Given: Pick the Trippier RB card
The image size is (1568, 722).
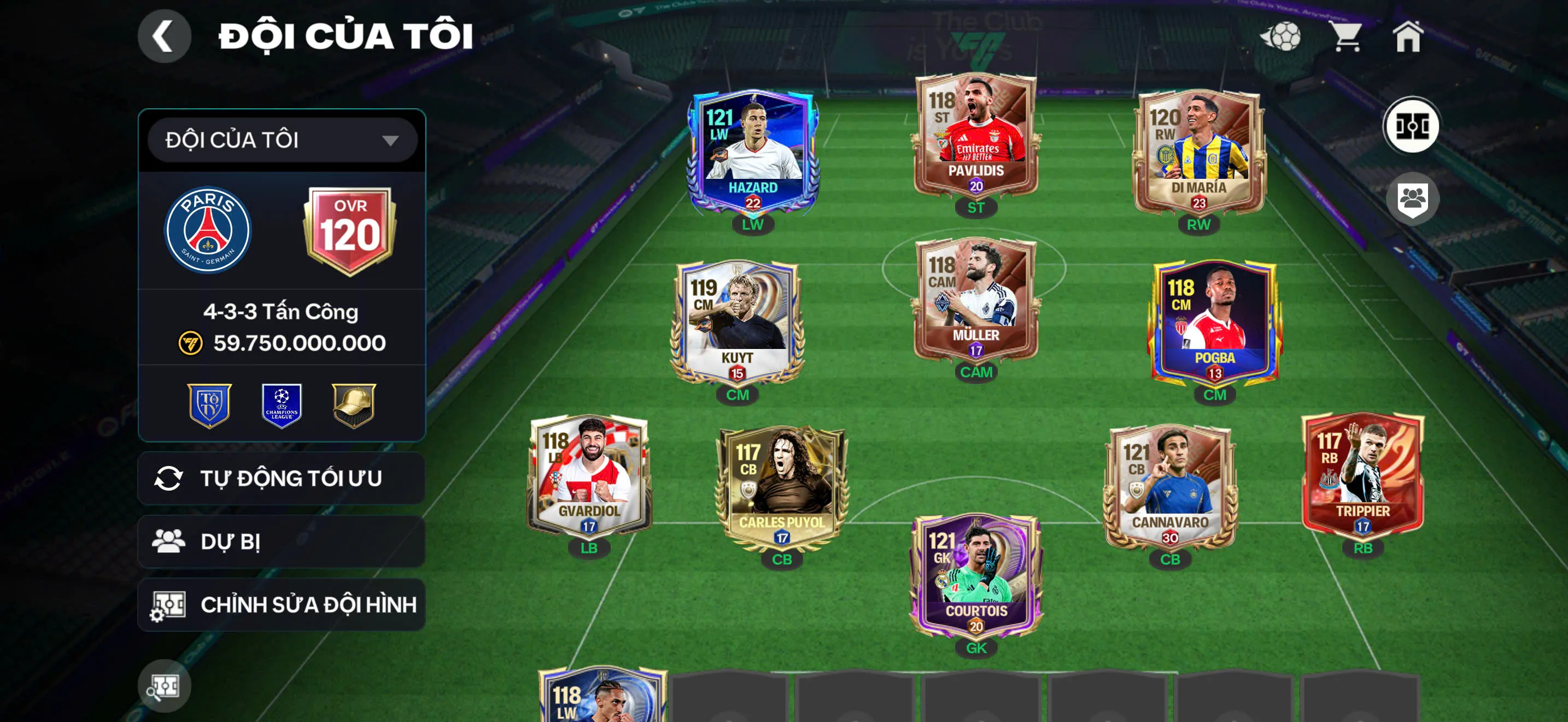Looking at the screenshot, I should (x=1362, y=475).
